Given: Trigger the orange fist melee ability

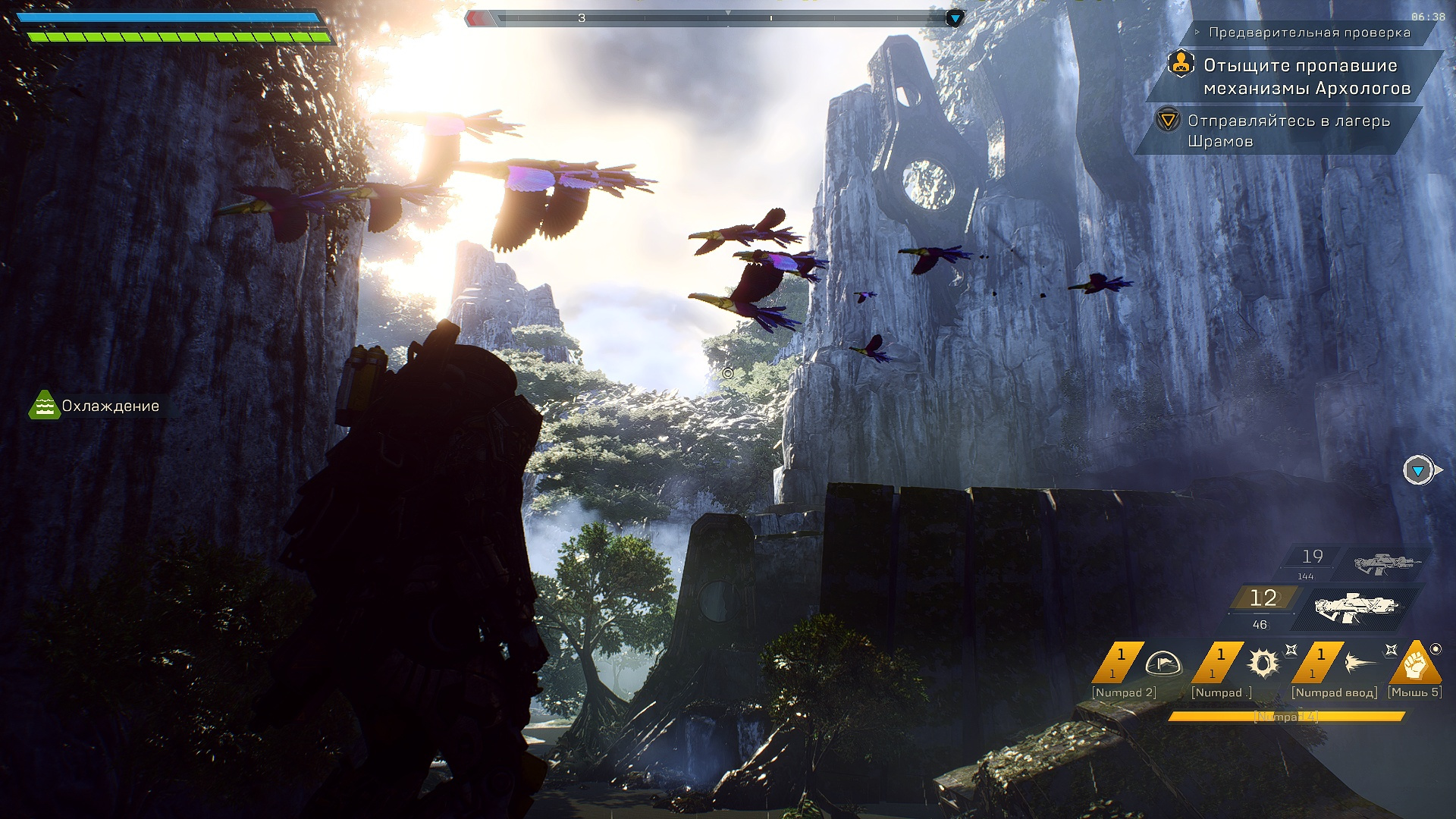Looking at the screenshot, I should (1415, 664).
